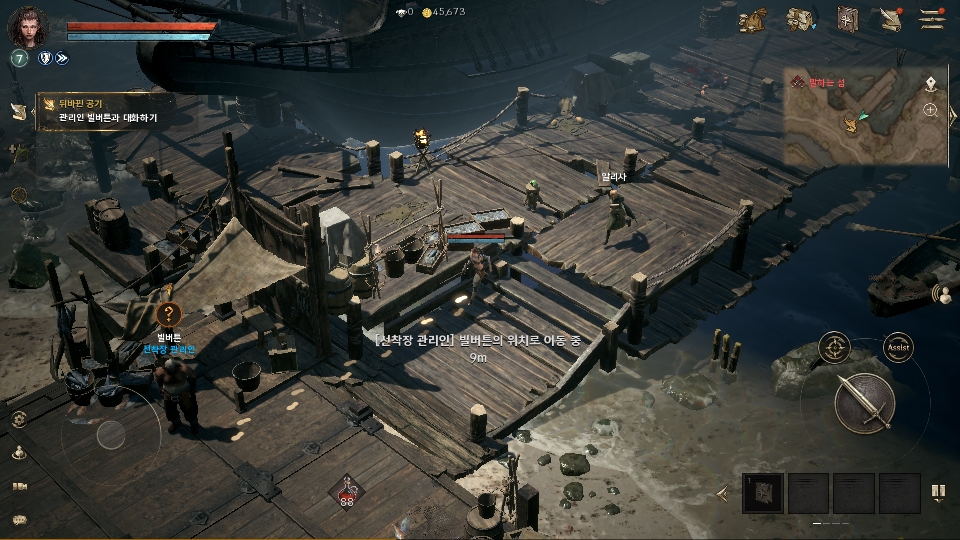Screen dimensions: 960x540
Task: Open the scroll icon beside the quest tracker
Action: 18,111
